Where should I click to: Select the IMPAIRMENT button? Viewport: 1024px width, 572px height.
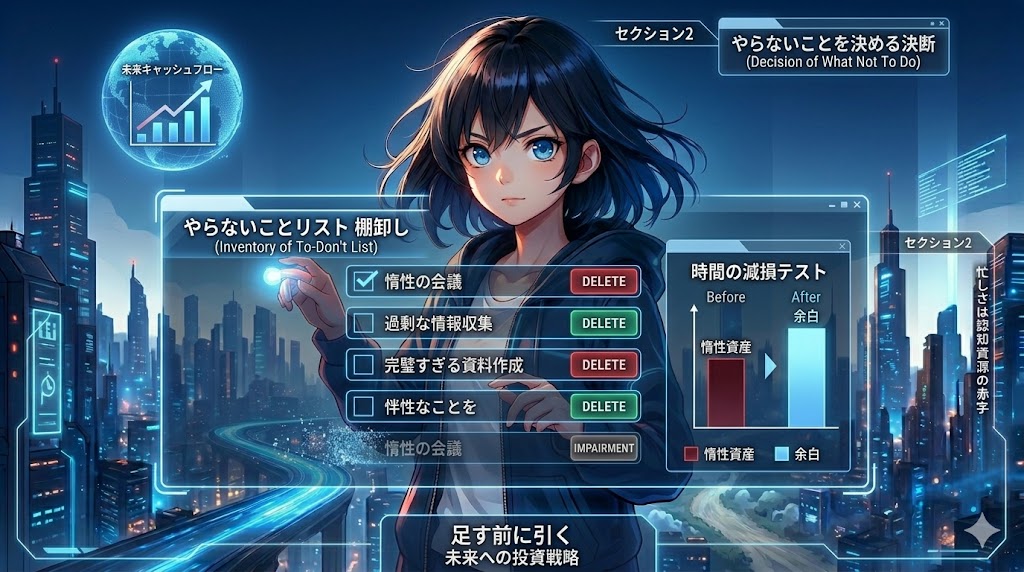pyautogui.click(x=604, y=448)
